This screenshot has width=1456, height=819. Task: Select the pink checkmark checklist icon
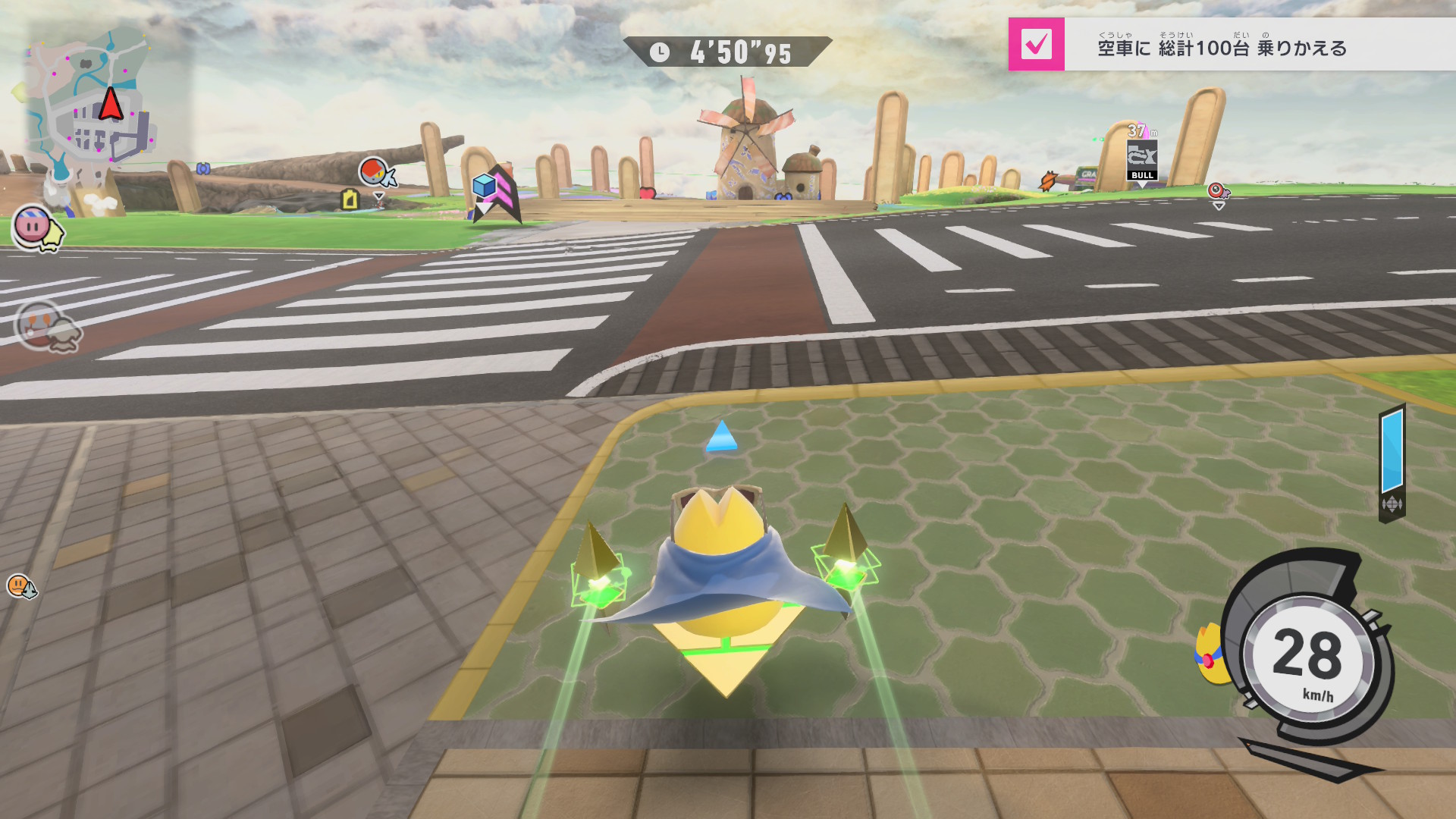(x=1036, y=44)
